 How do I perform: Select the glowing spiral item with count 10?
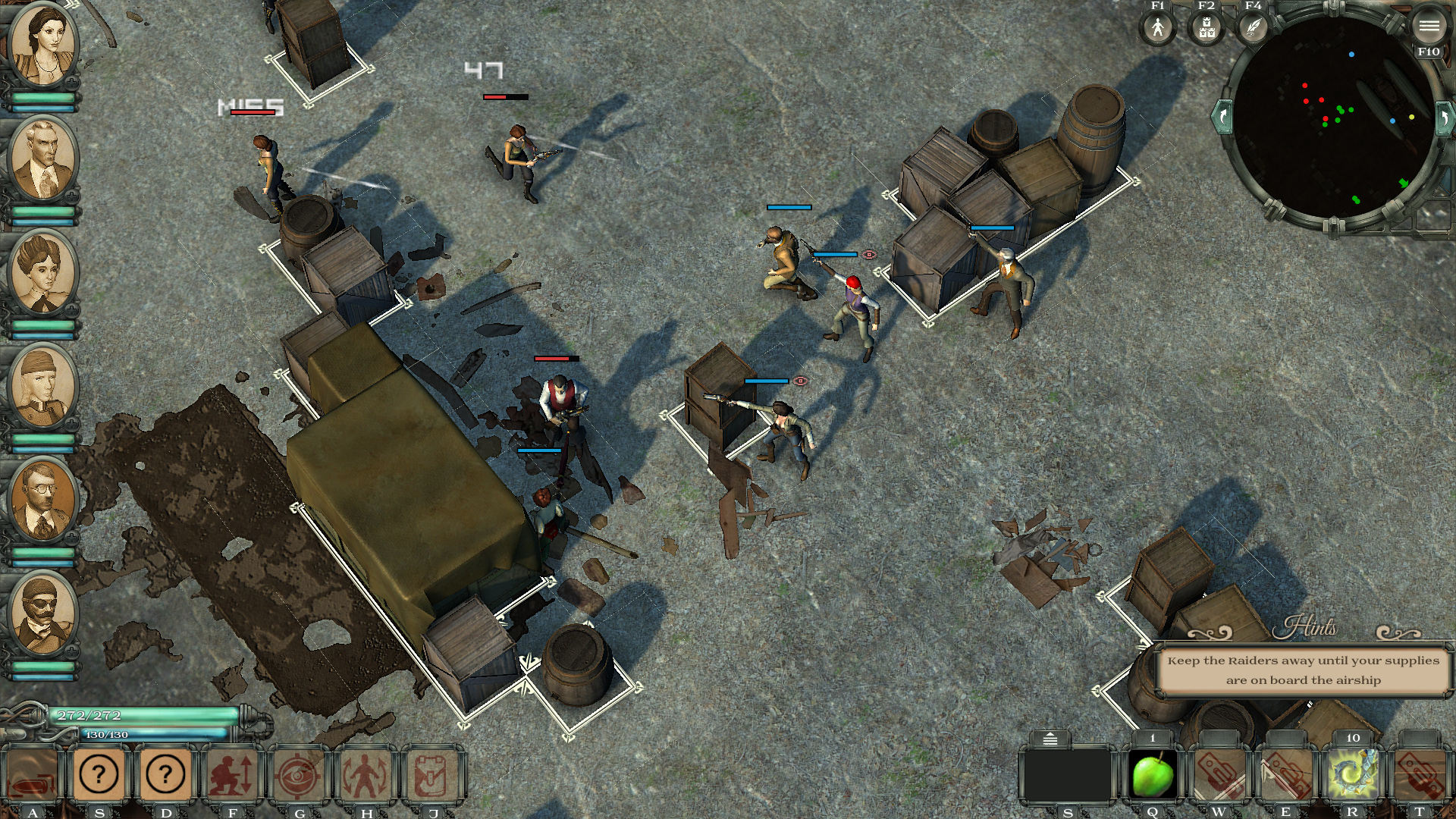tap(1353, 775)
